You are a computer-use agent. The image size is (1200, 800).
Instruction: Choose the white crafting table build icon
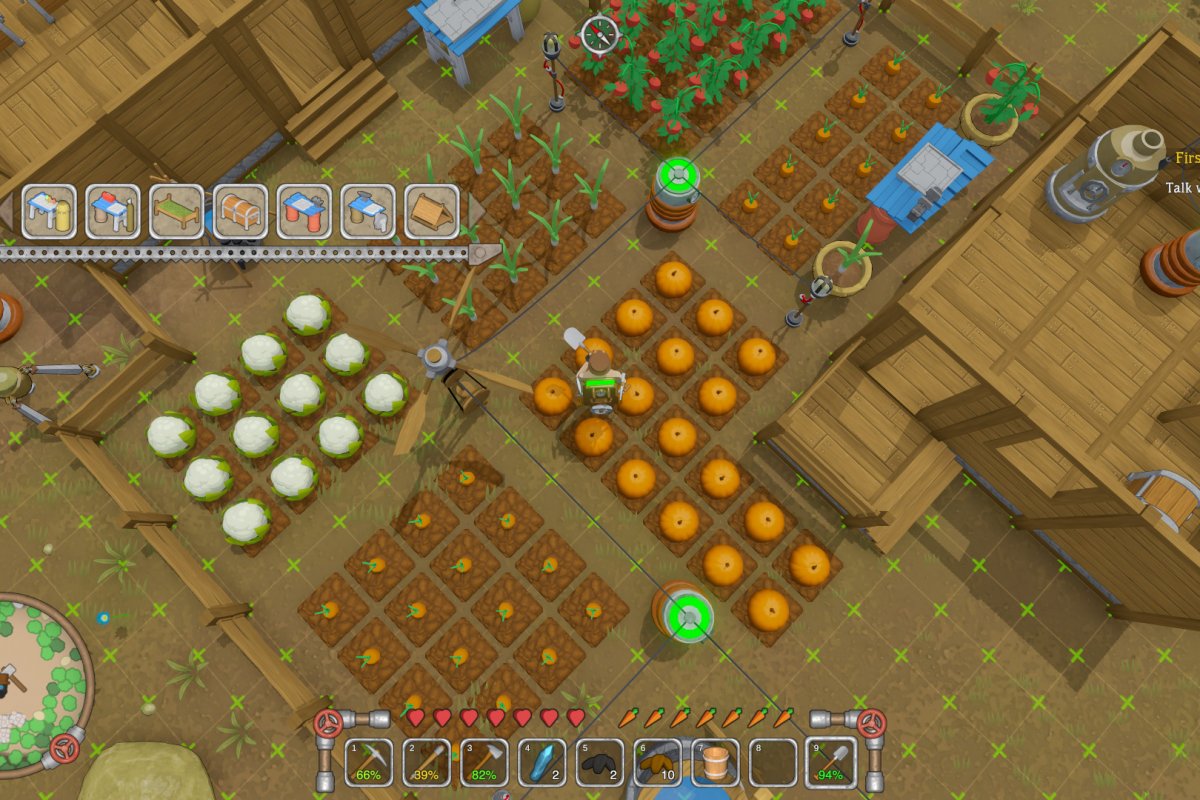point(49,211)
